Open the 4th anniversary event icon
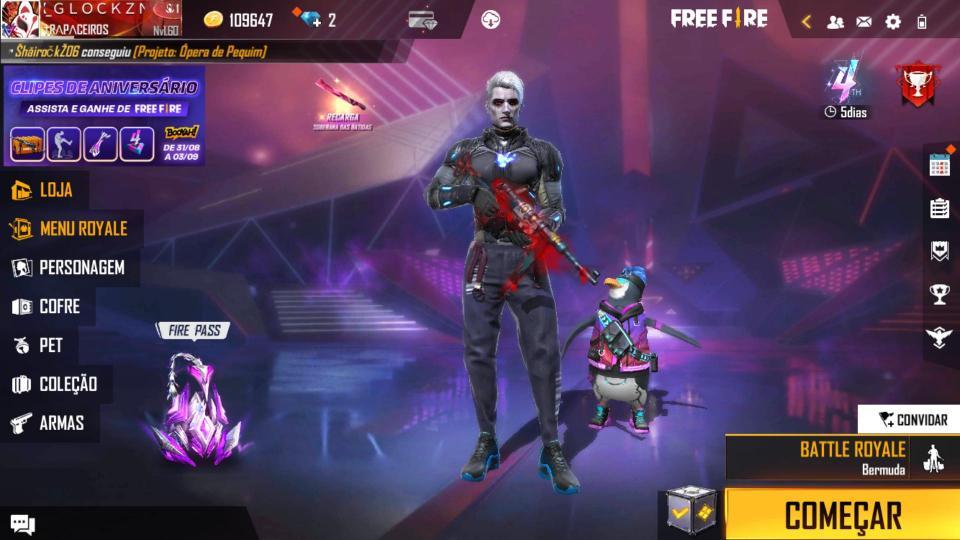The height and width of the screenshot is (540, 960). click(845, 88)
